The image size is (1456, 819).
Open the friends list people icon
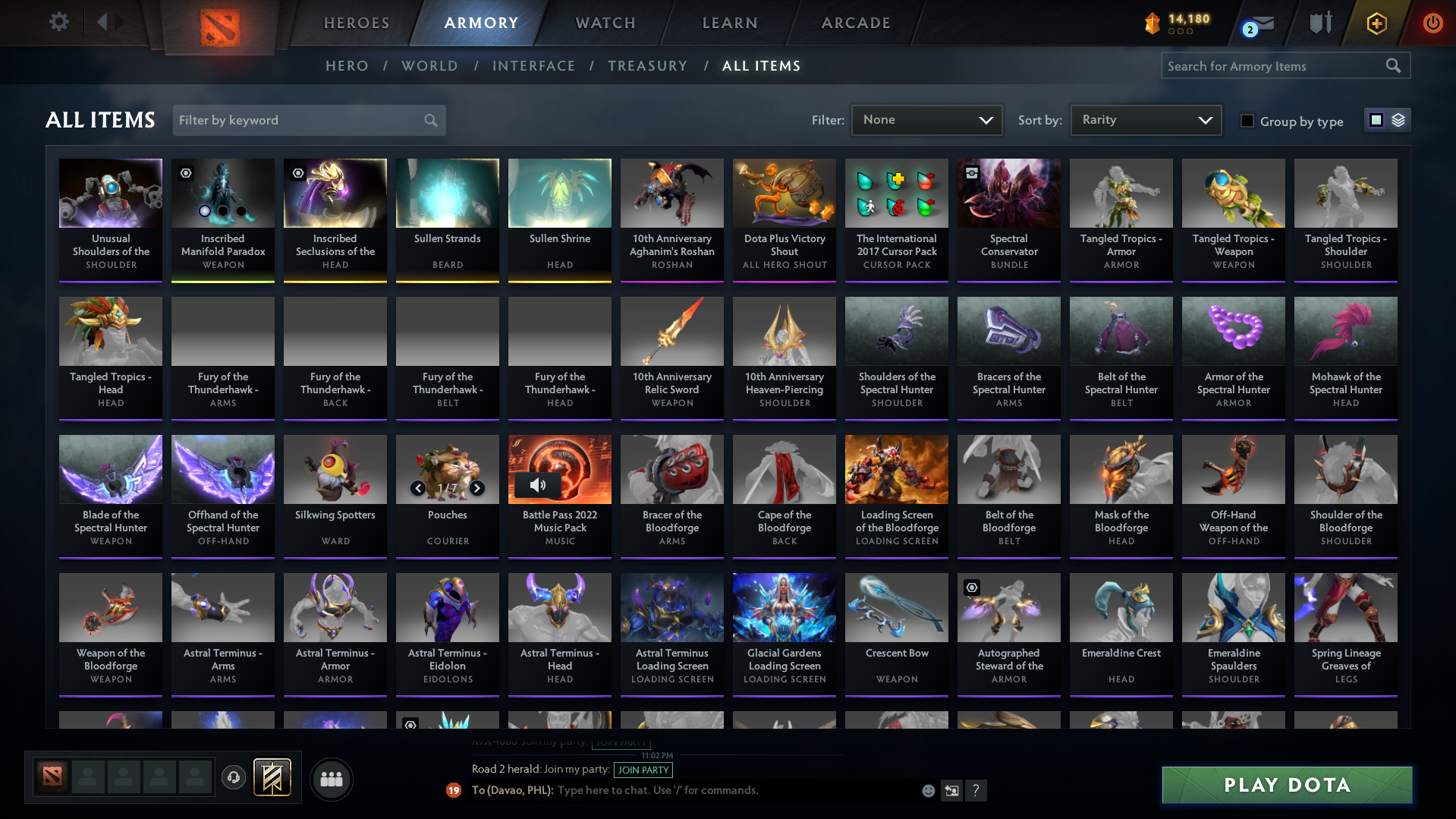coord(331,779)
